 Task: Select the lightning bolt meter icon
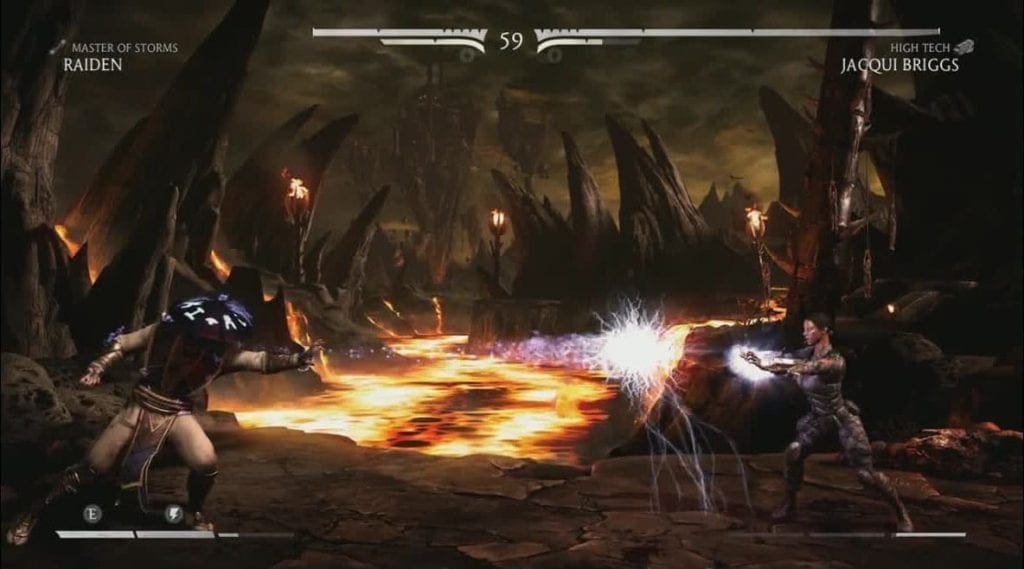click(173, 513)
